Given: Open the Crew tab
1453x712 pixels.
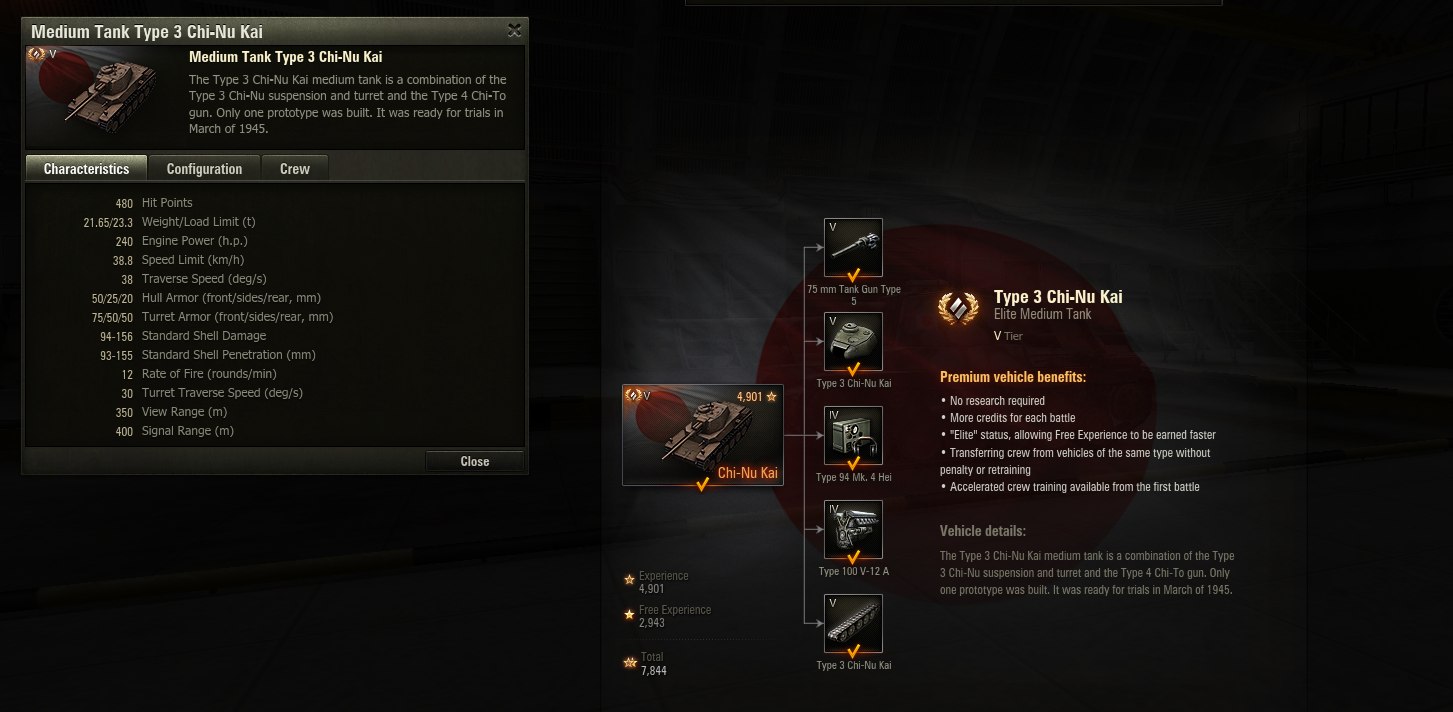Looking at the screenshot, I should 294,169.
